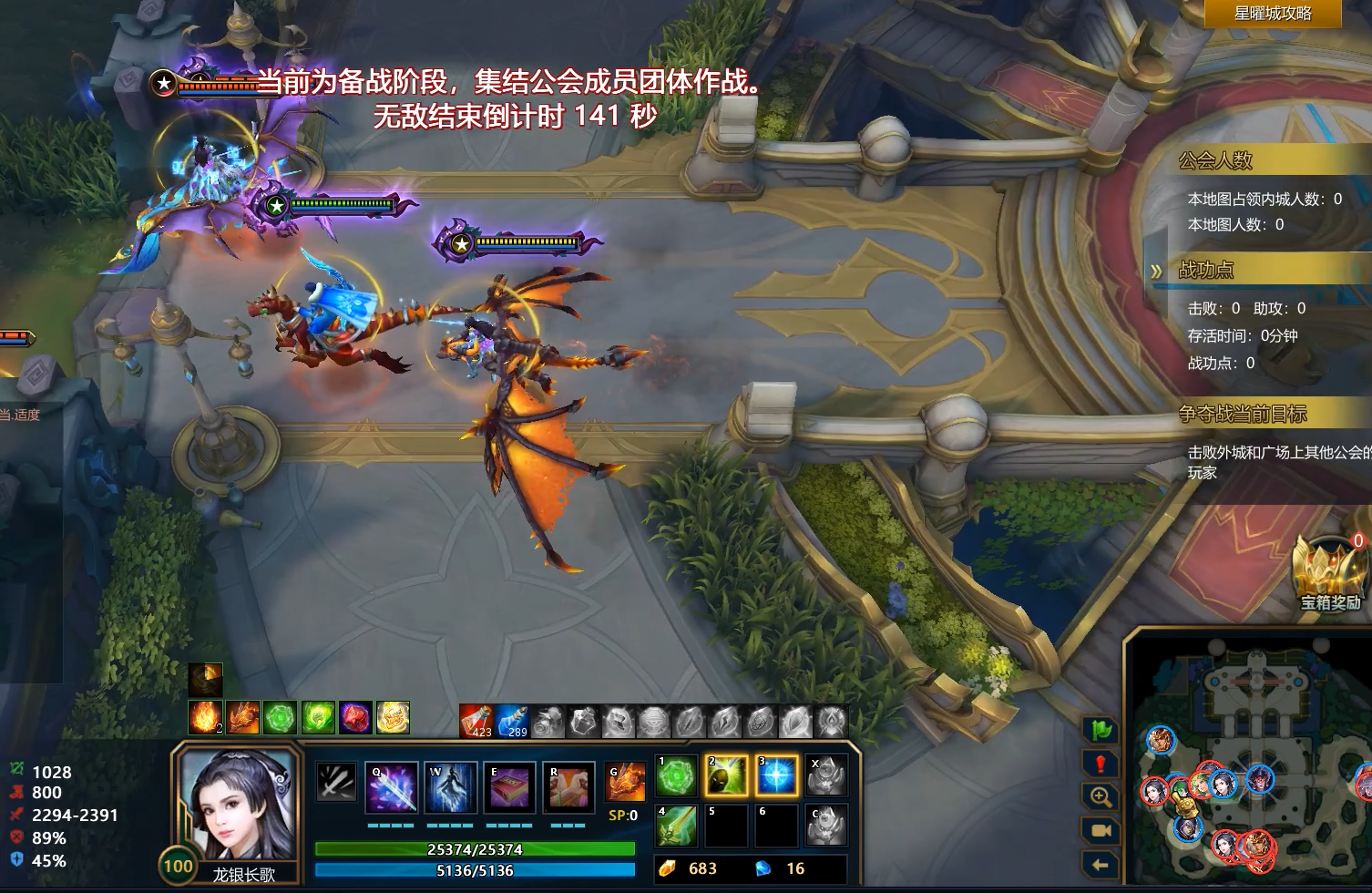Toggle the minimap magnifier zoom button
Viewport: 1372px width, 893px height.
1101,797
